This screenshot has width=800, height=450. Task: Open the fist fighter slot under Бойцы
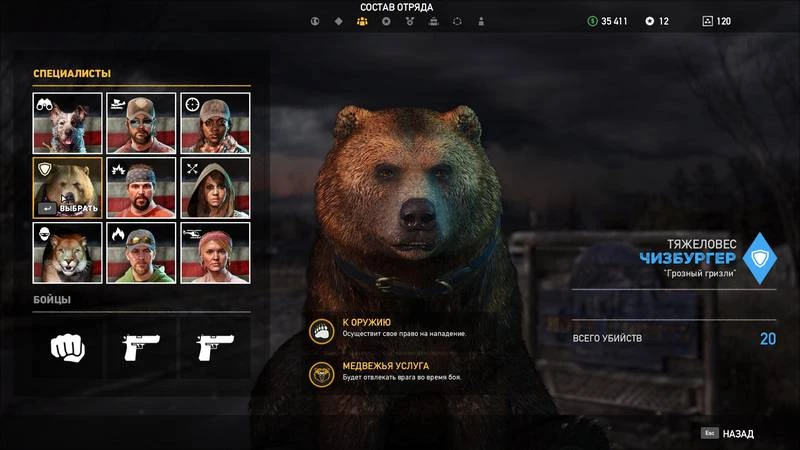pyautogui.click(x=68, y=346)
